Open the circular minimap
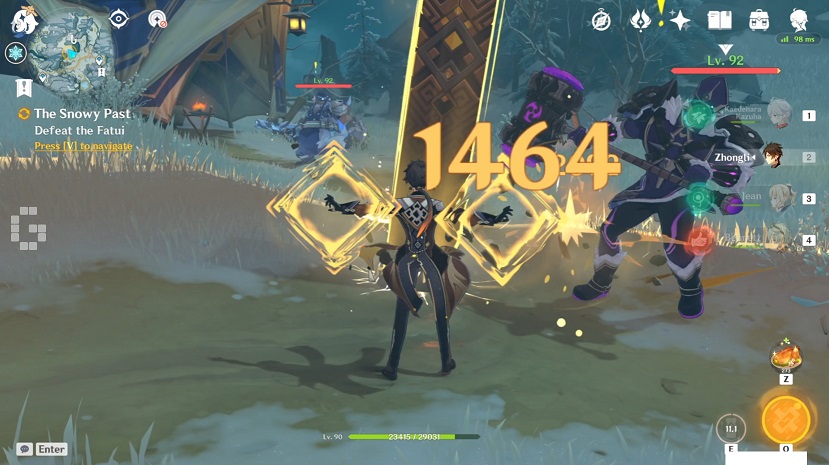This screenshot has height=465, width=829. click(x=69, y=55)
